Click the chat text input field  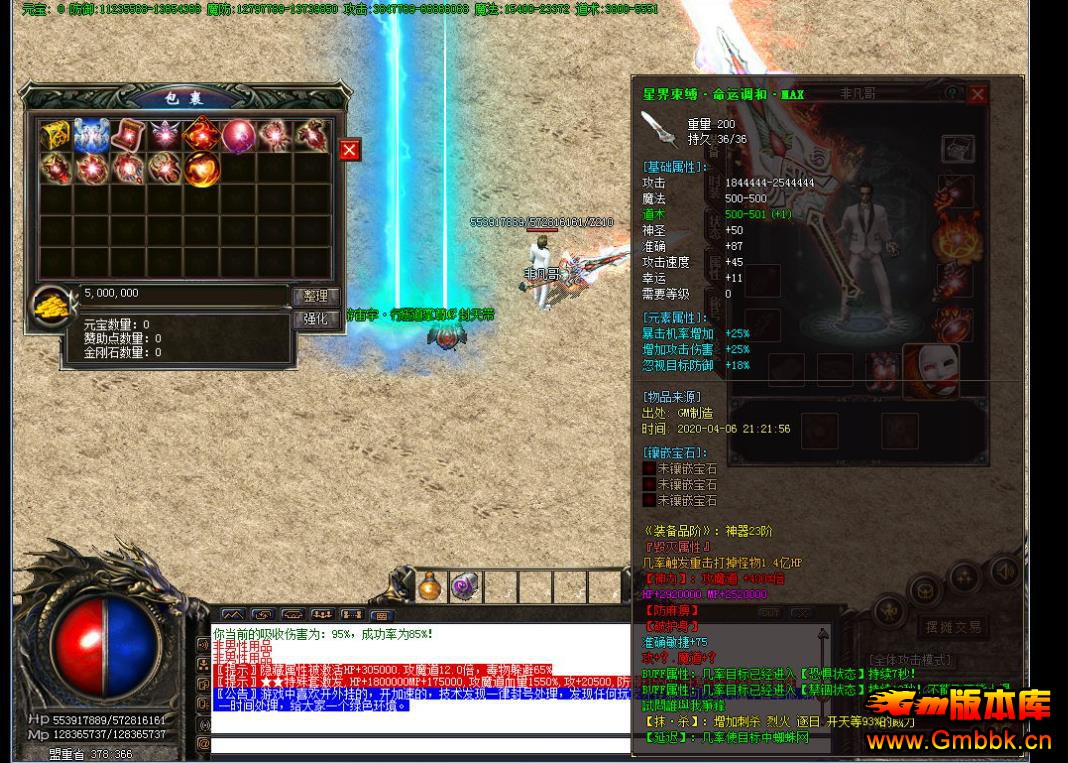point(420,744)
